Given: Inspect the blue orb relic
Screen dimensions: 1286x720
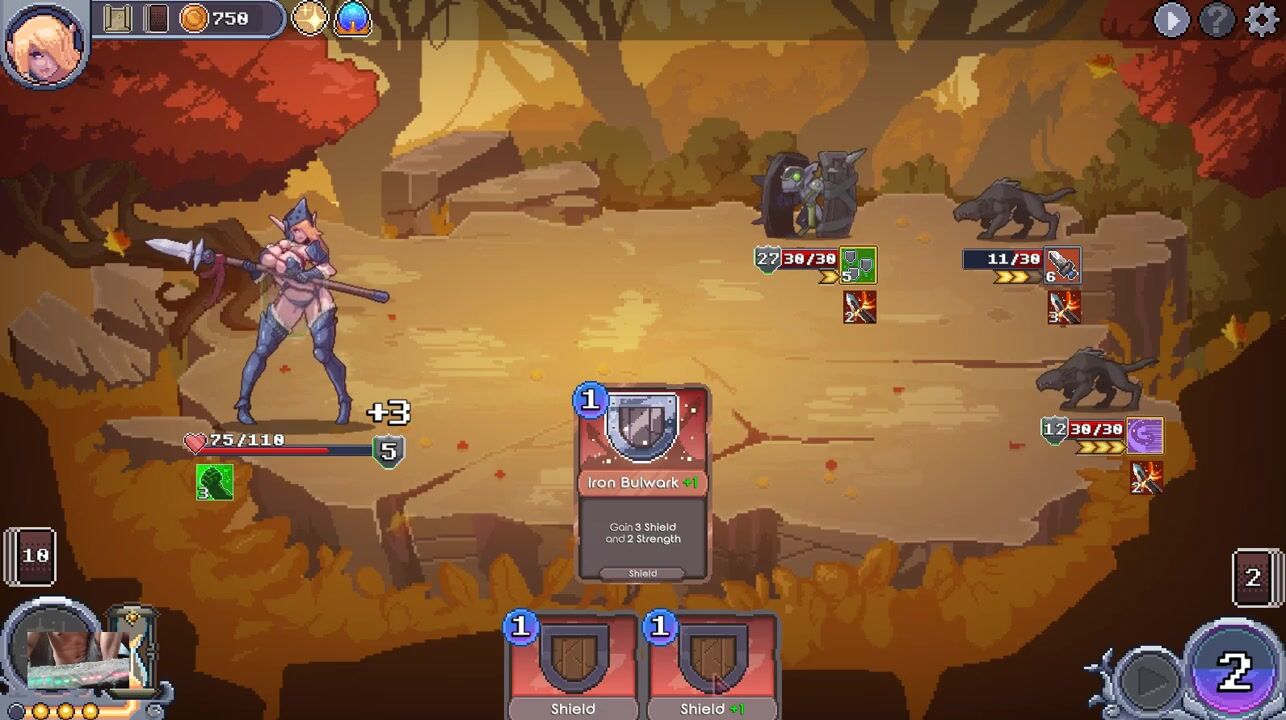Looking at the screenshot, I should [352, 19].
